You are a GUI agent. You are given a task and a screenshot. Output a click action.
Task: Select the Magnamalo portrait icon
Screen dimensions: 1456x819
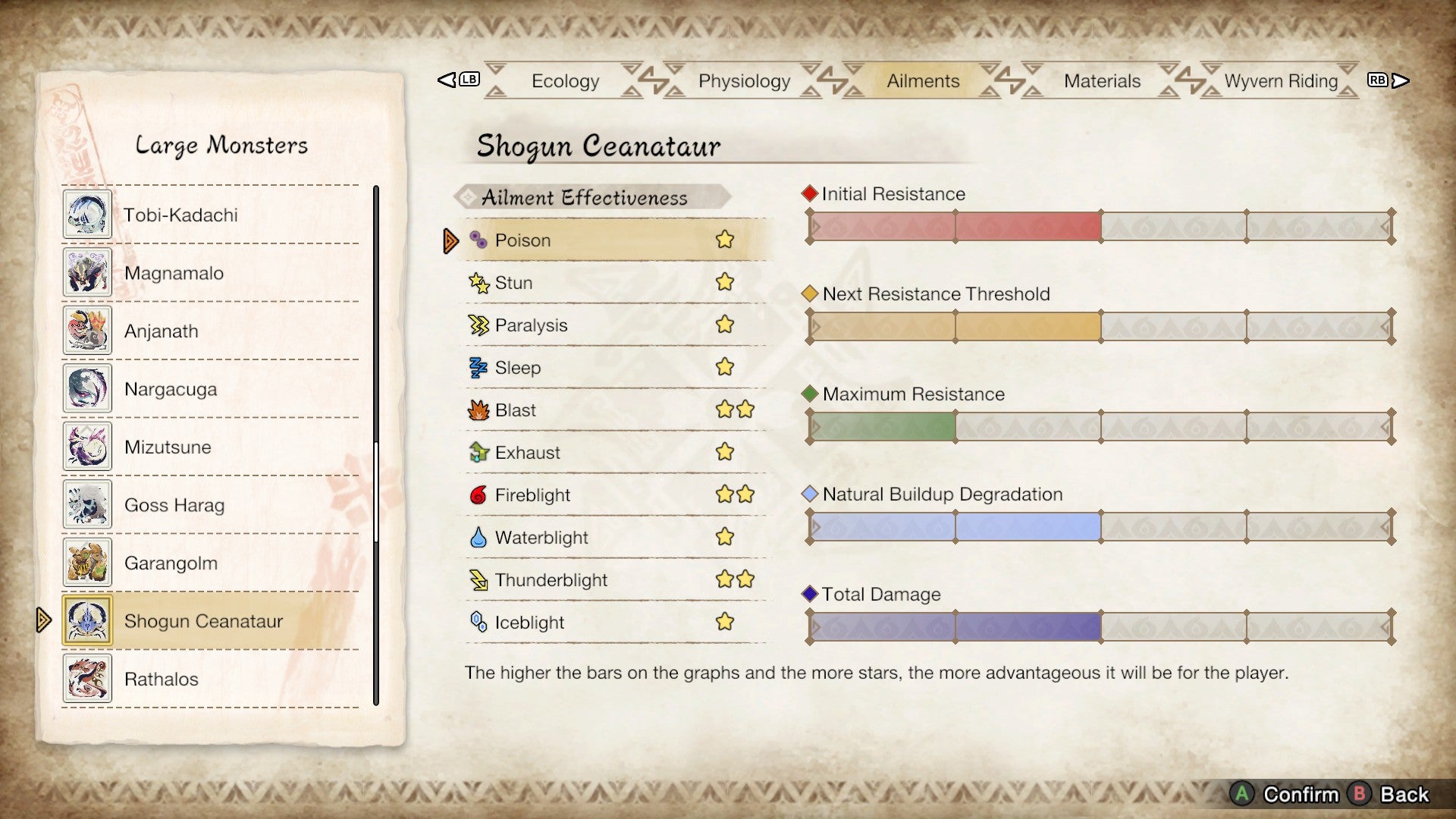(x=86, y=272)
